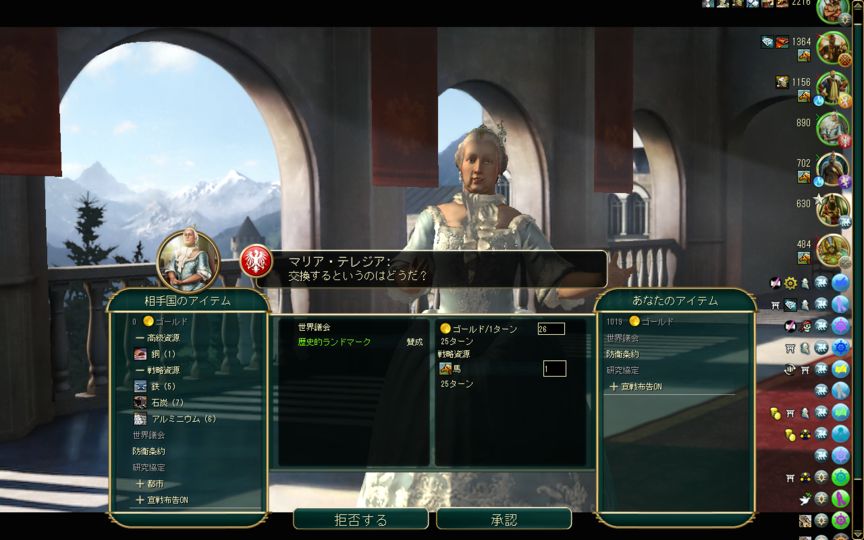Choose 鉄 (5) strategic resource
Image resolution: width=864 pixels, height=540 pixels.
pyautogui.click(x=163, y=386)
